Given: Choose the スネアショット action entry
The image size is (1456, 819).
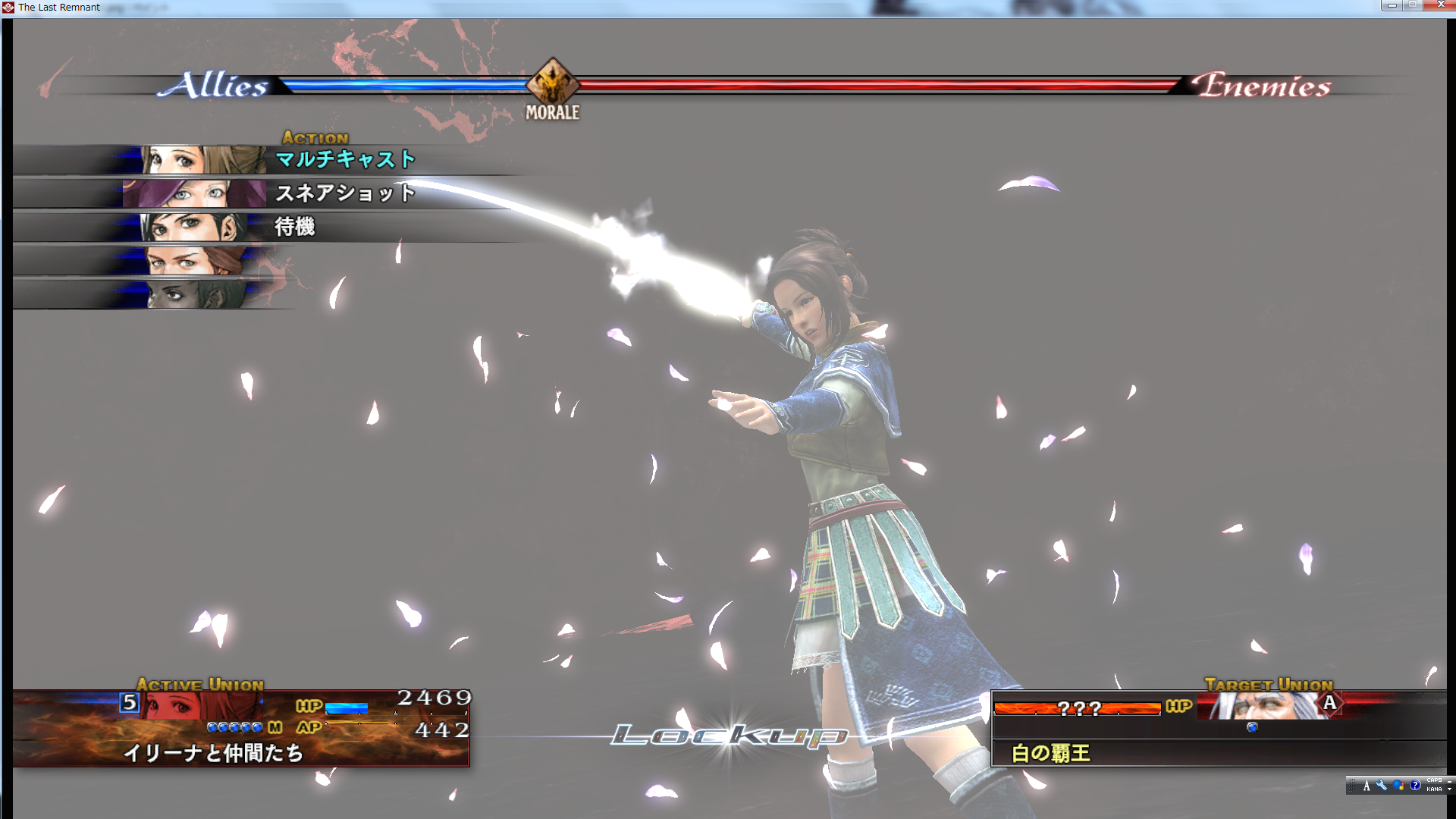Looking at the screenshot, I should (345, 193).
